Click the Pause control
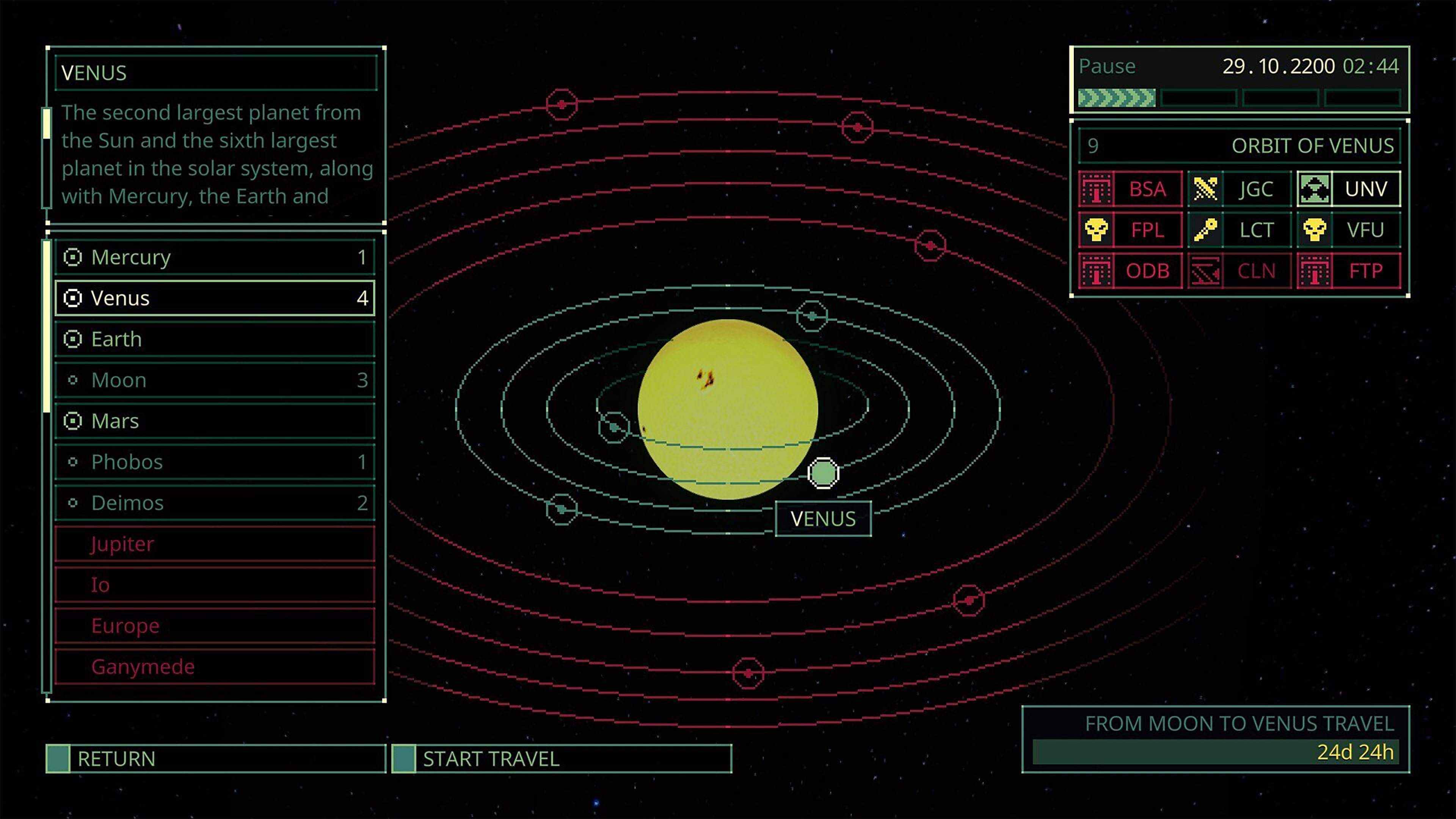The image size is (1456, 819). click(1107, 66)
